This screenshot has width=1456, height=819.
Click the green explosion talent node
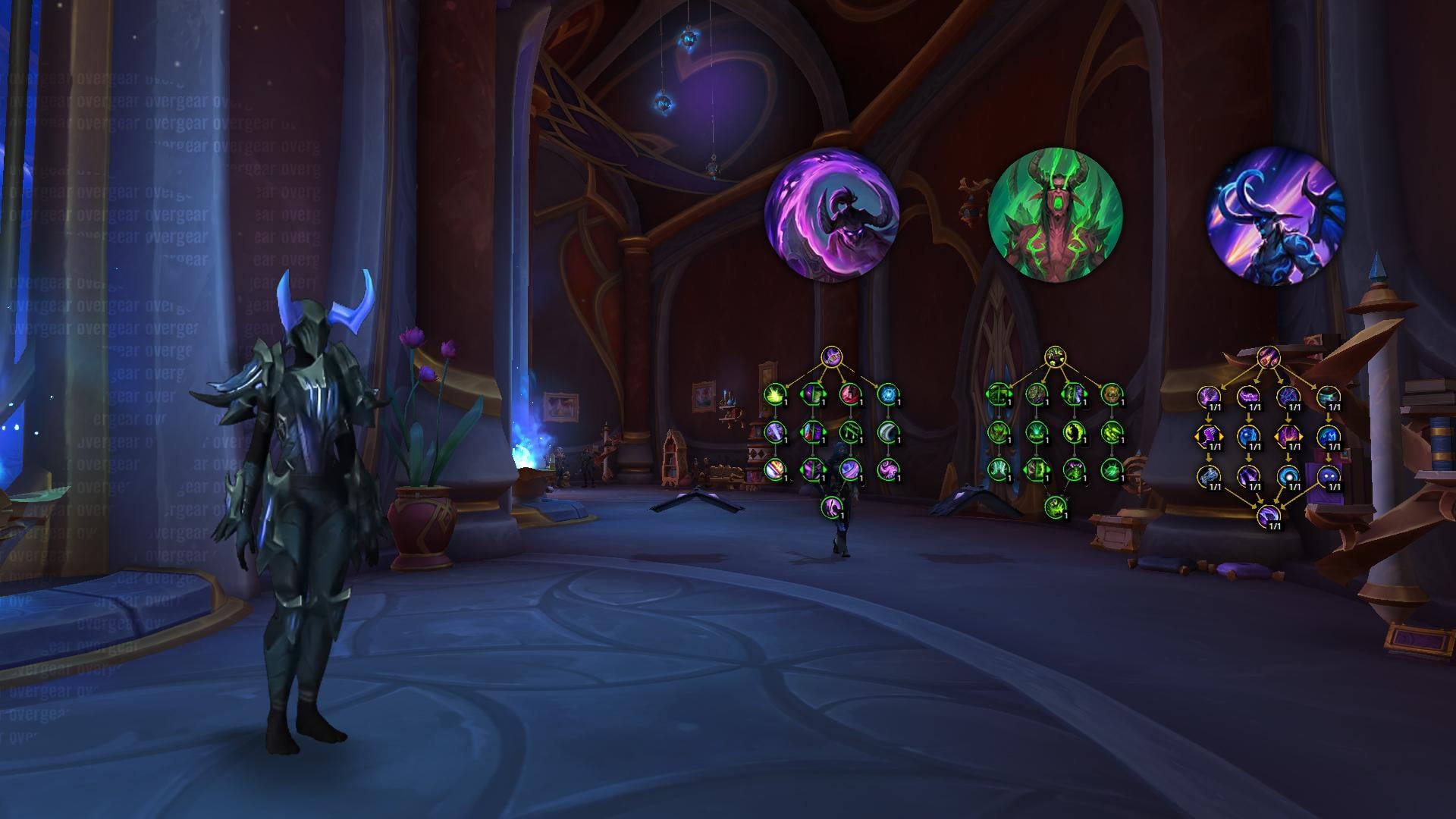click(773, 394)
